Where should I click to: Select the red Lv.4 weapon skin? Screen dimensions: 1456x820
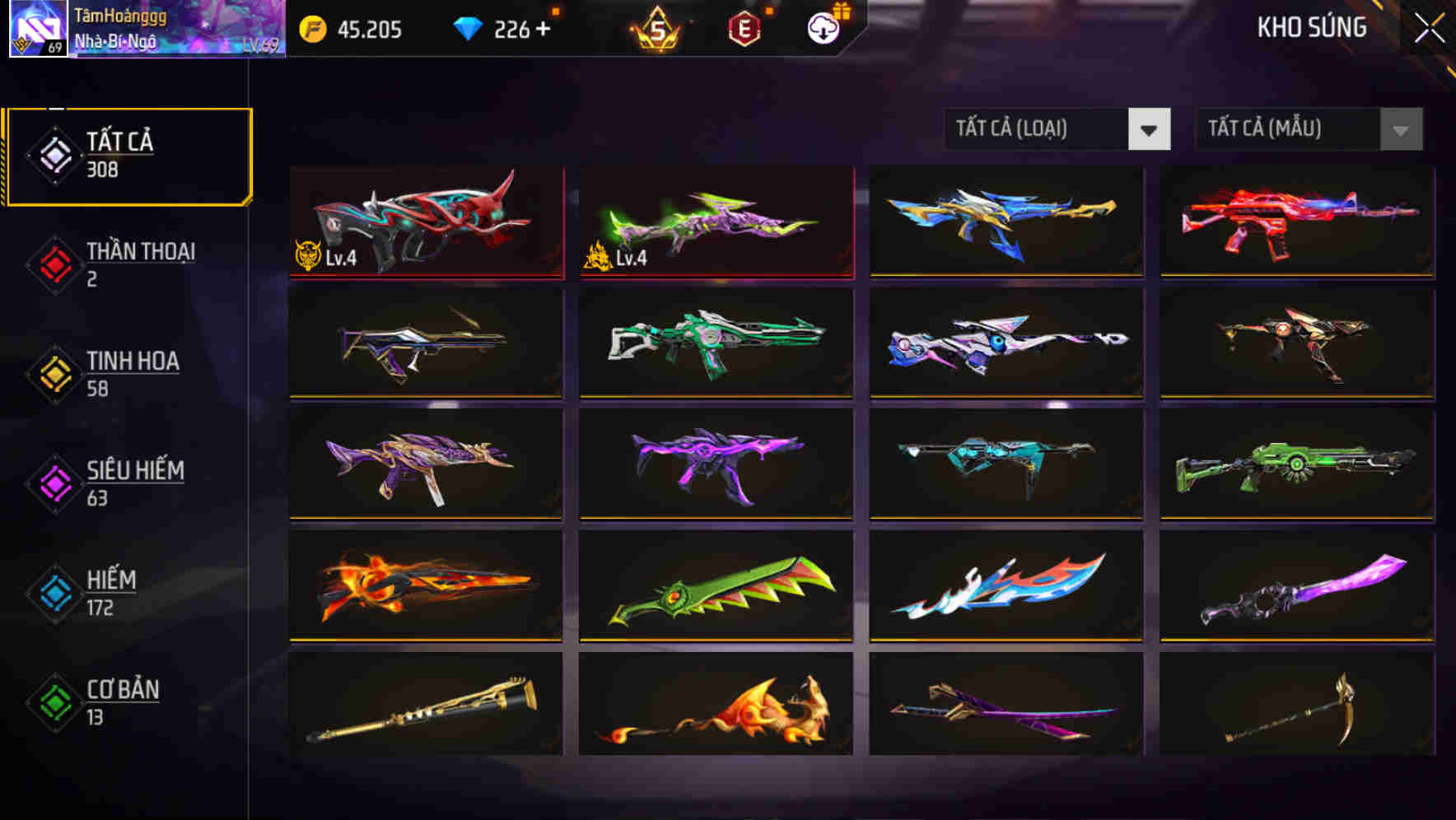[426, 224]
